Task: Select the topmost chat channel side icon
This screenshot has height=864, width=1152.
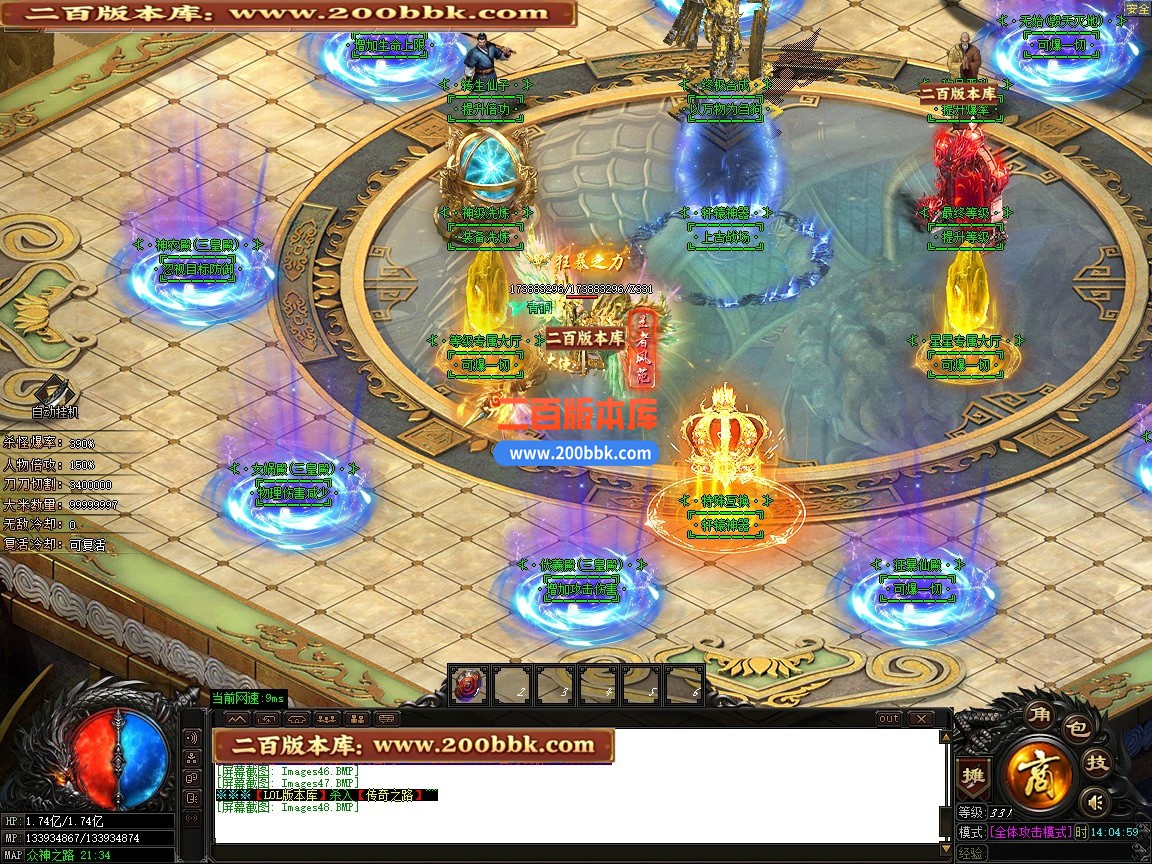Action: pos(192,738)
